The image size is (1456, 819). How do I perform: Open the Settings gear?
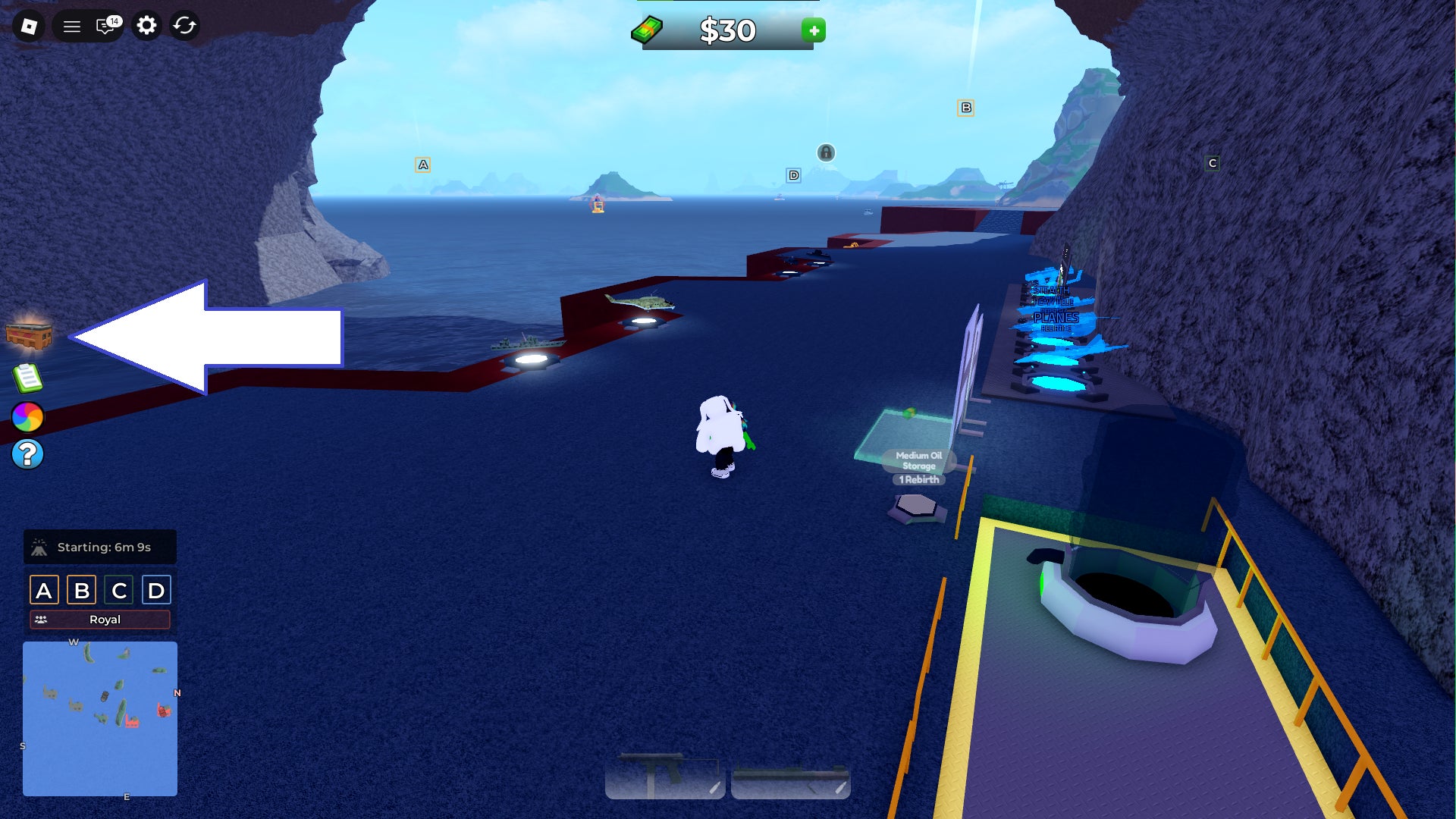pos(146,26)
